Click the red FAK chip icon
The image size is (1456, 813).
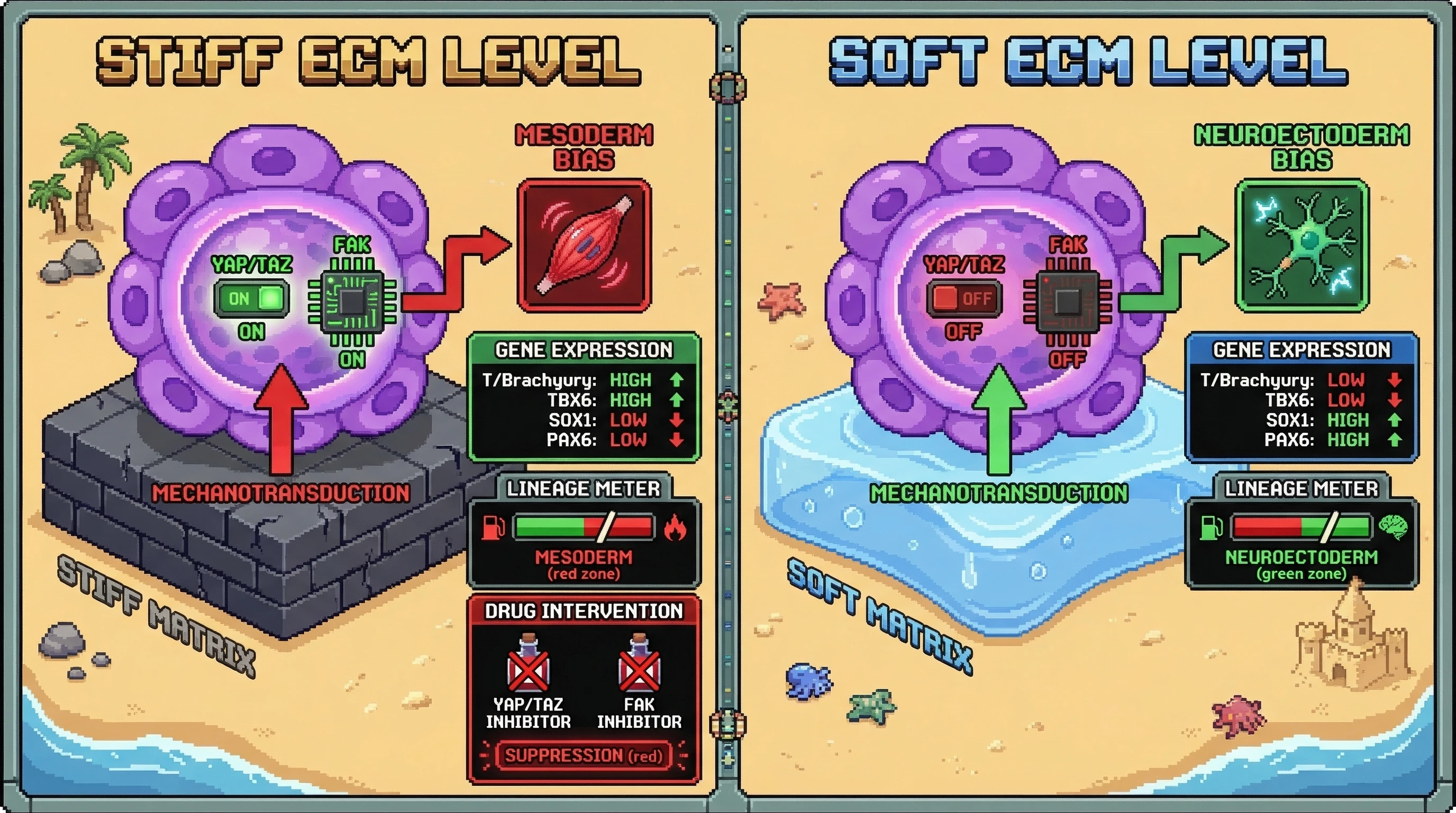(1067, 301)
